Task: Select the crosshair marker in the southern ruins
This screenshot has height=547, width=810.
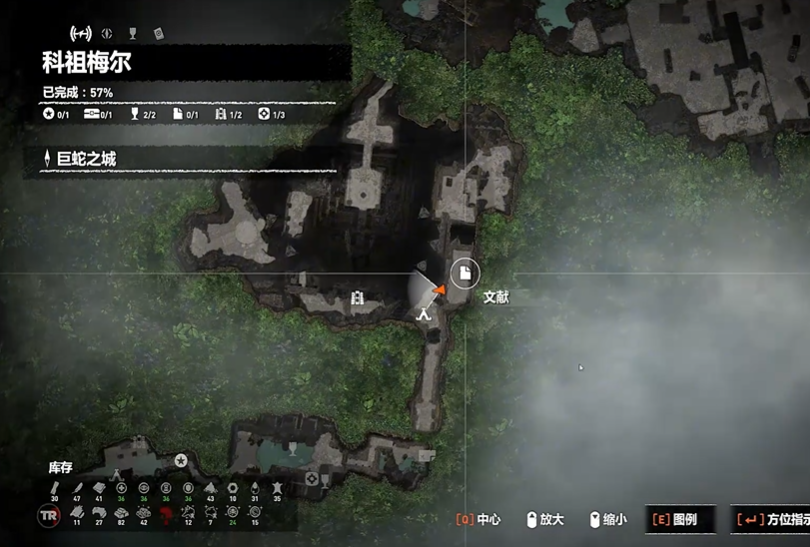Action: (313, 480)
